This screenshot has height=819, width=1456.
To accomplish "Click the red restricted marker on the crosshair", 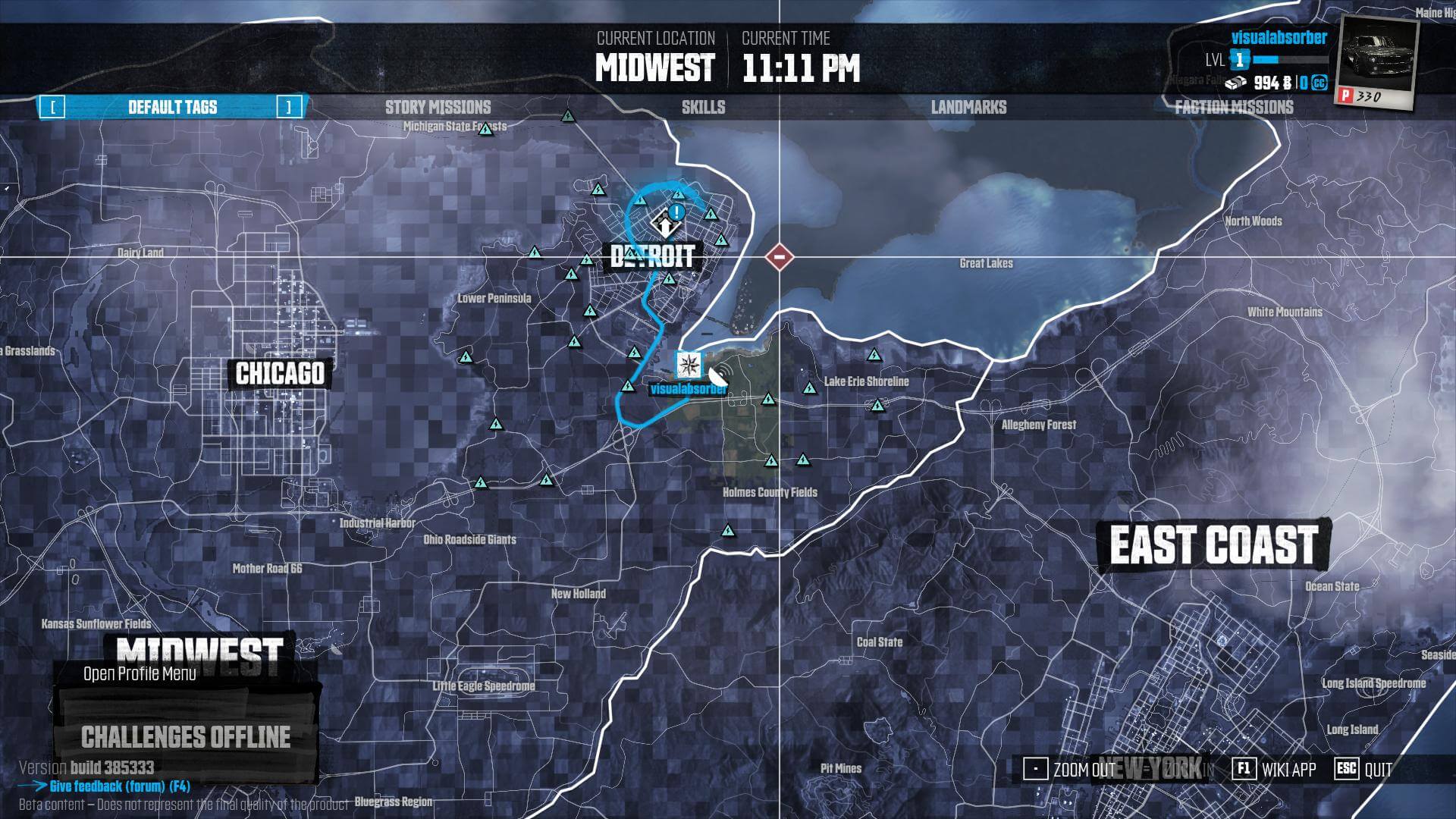I will [x=779, y=257].
